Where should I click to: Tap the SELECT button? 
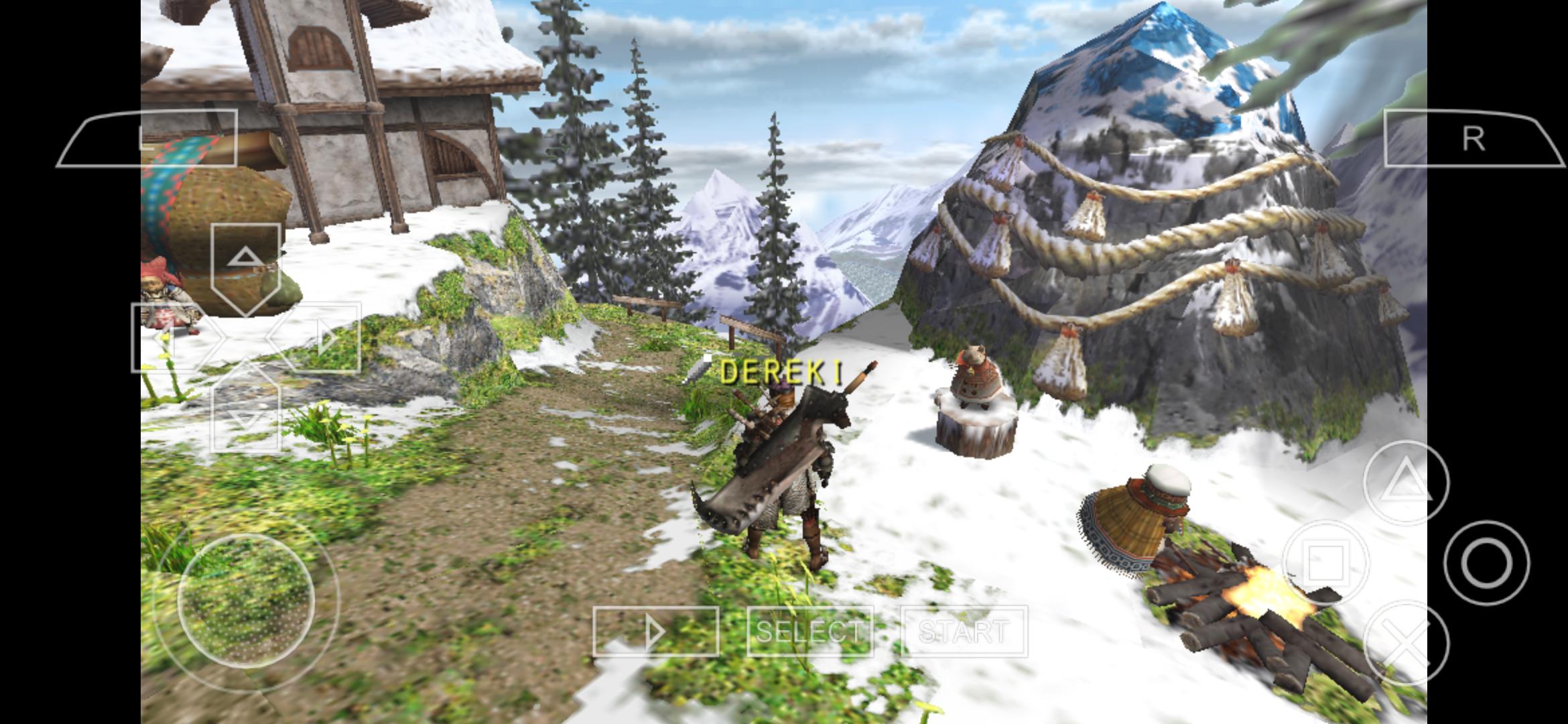809,631
